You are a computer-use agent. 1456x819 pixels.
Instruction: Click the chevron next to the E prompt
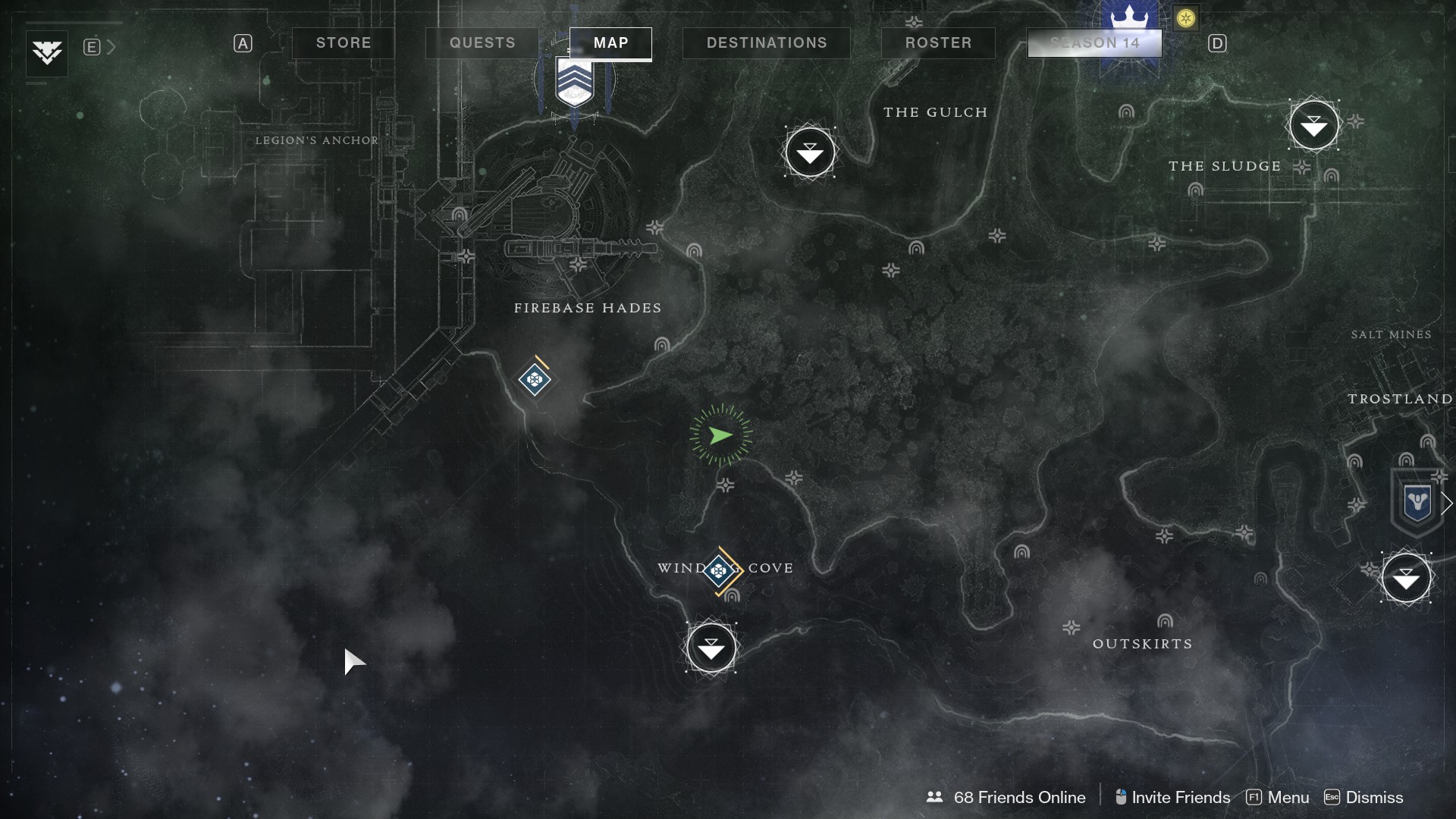pos(111,46)
